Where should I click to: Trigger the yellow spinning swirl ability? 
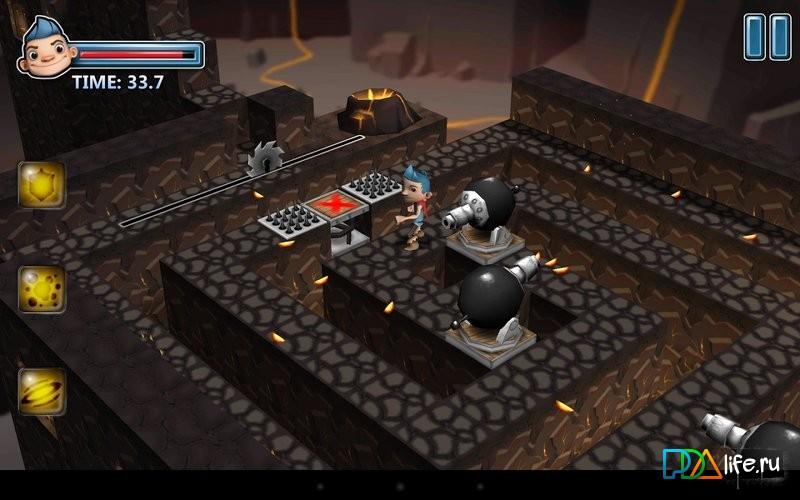tap(42, 392)
